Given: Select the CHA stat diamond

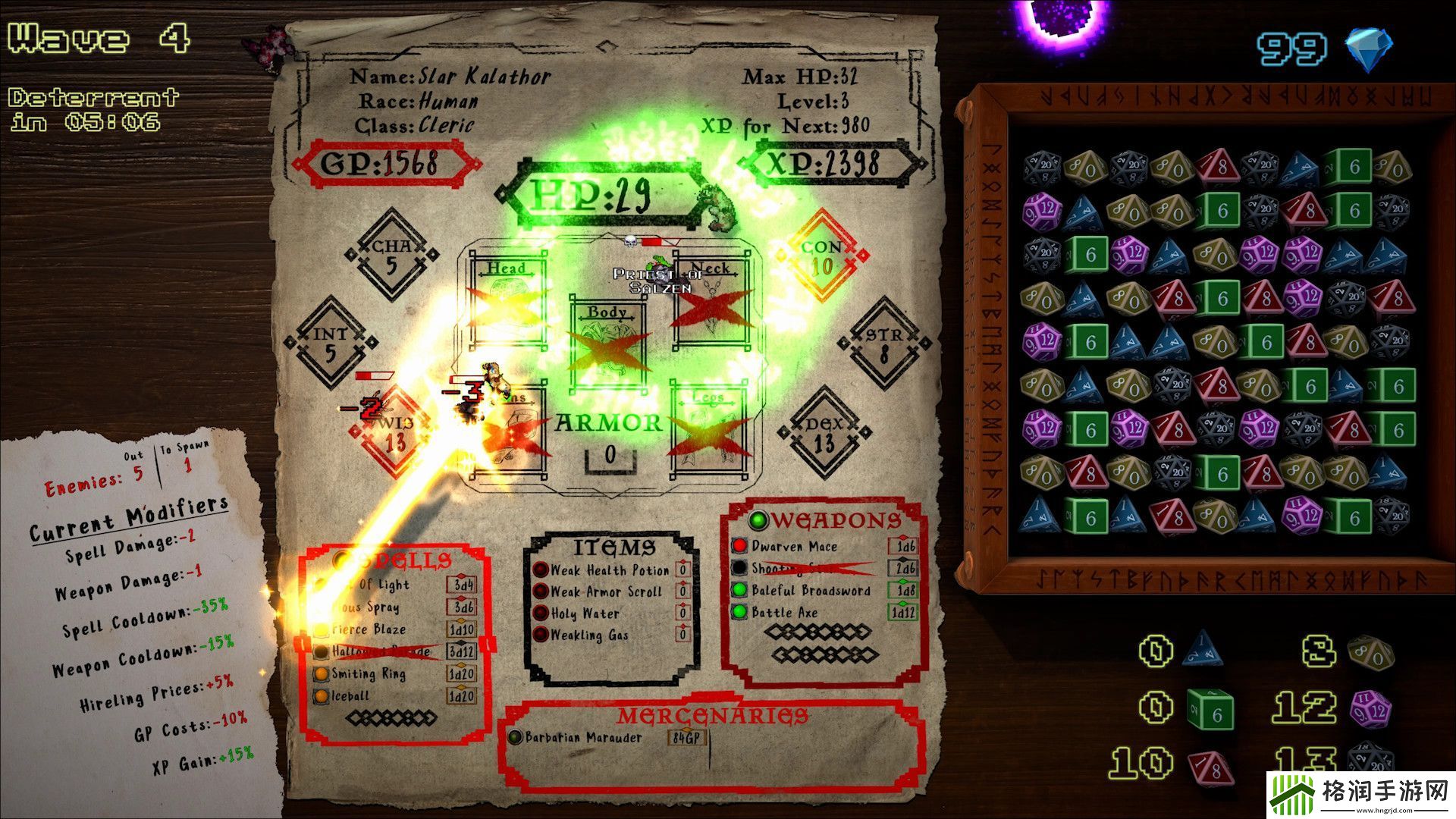Looking at the screenshot, I should [x=391, y=256].
